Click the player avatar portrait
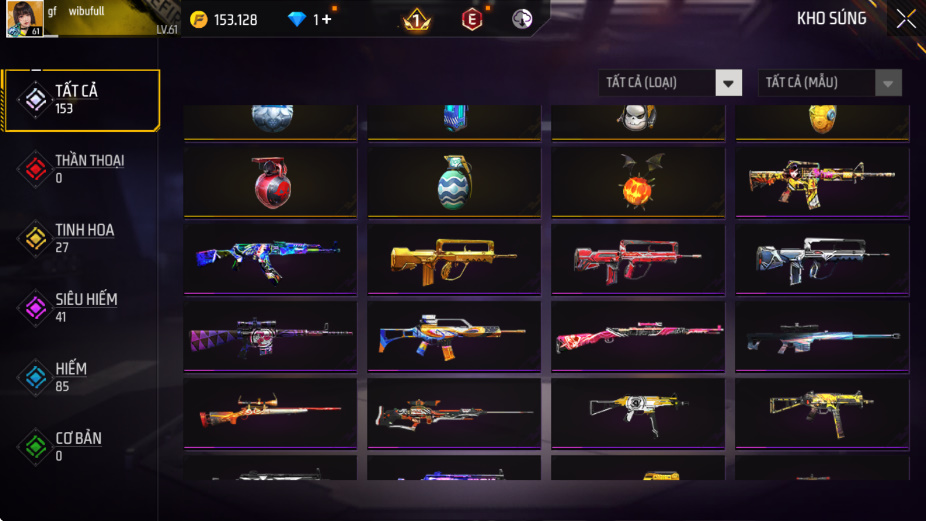The width and height of the screenshot is (926, 521). coord(24,19)
